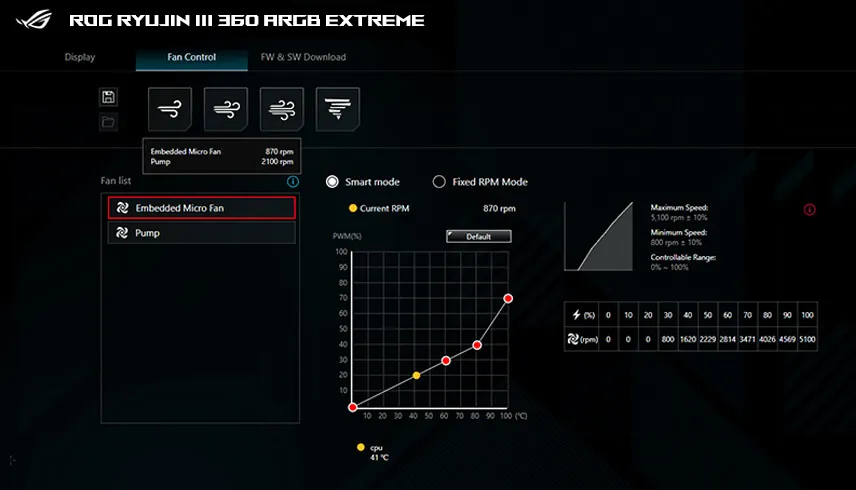
Task: Select the curve point at 40% PWM
Action: 477,345
